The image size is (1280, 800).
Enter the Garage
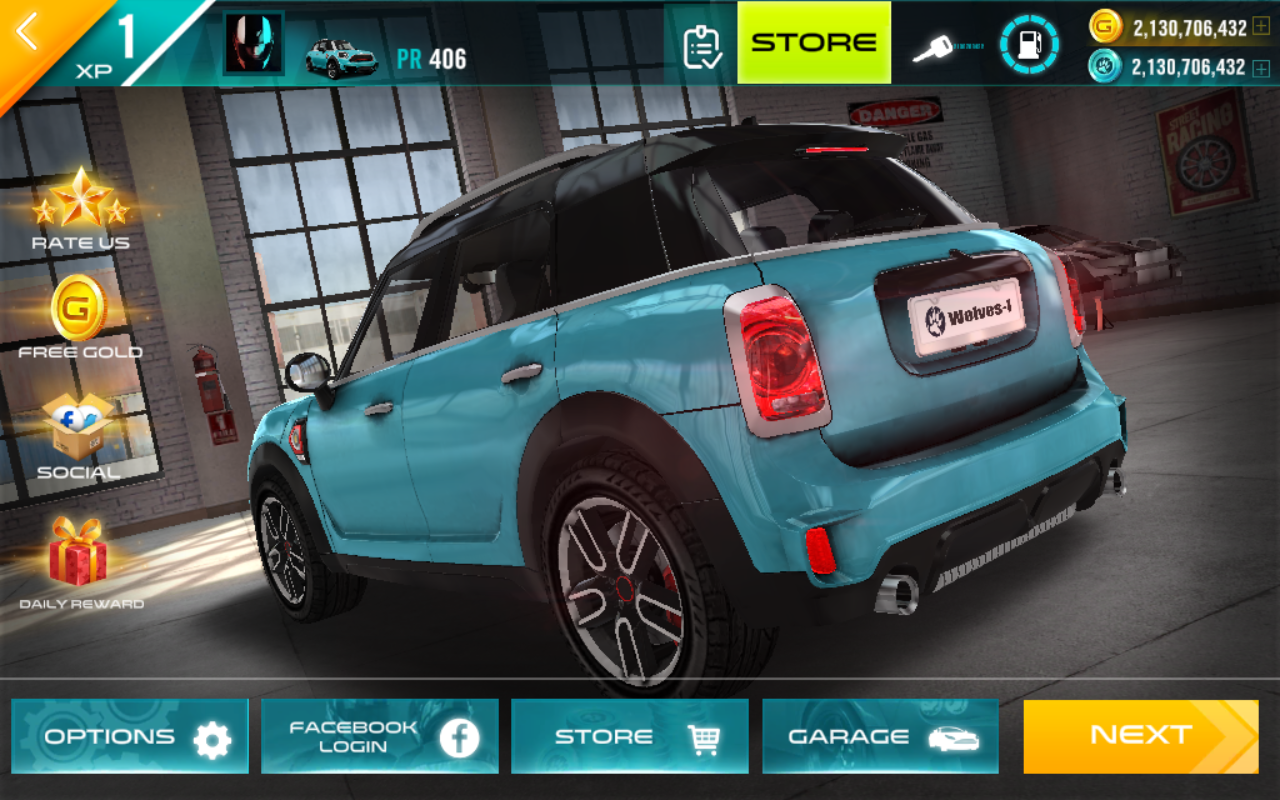880,737
